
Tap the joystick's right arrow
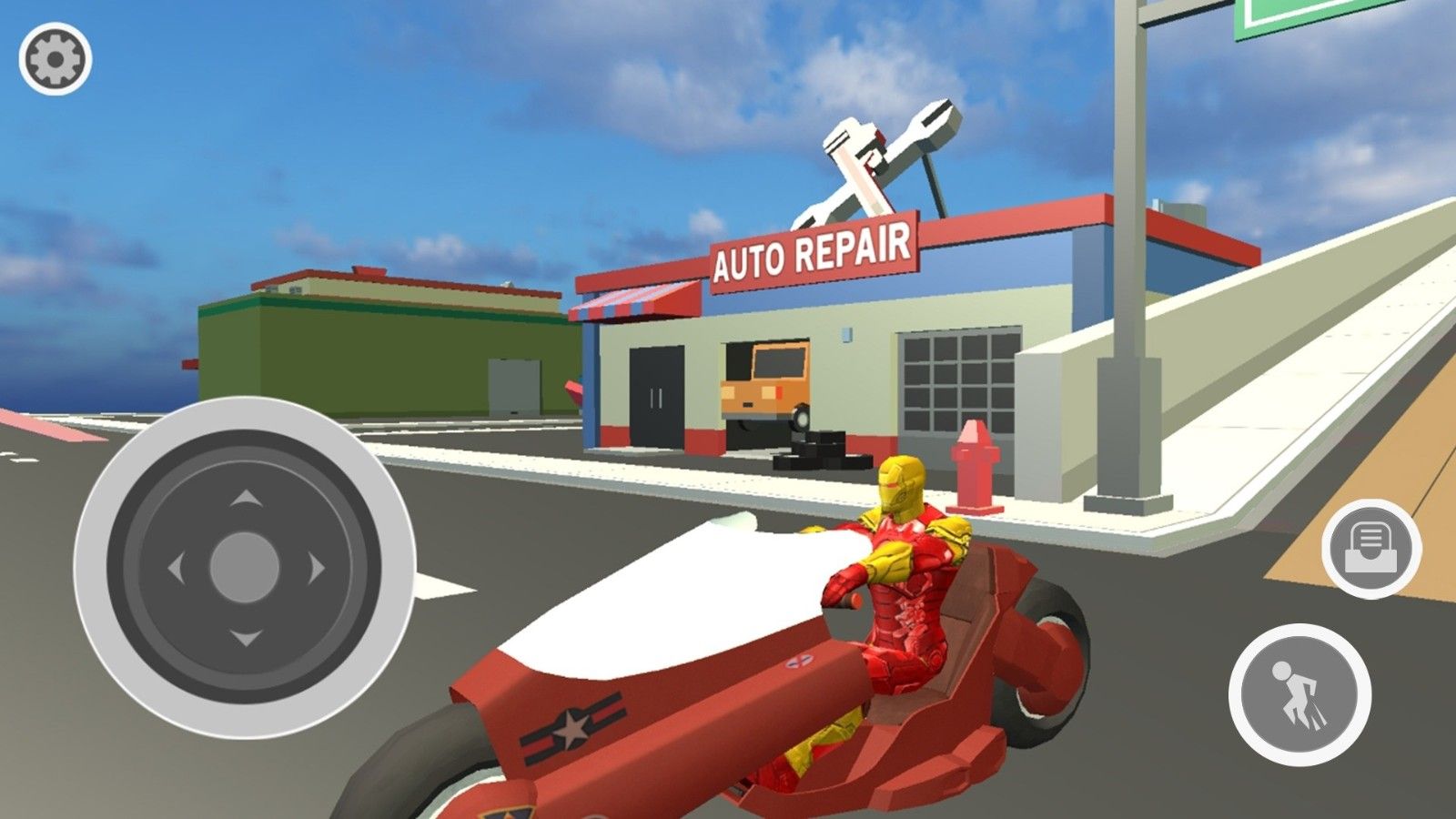(315, 569)
